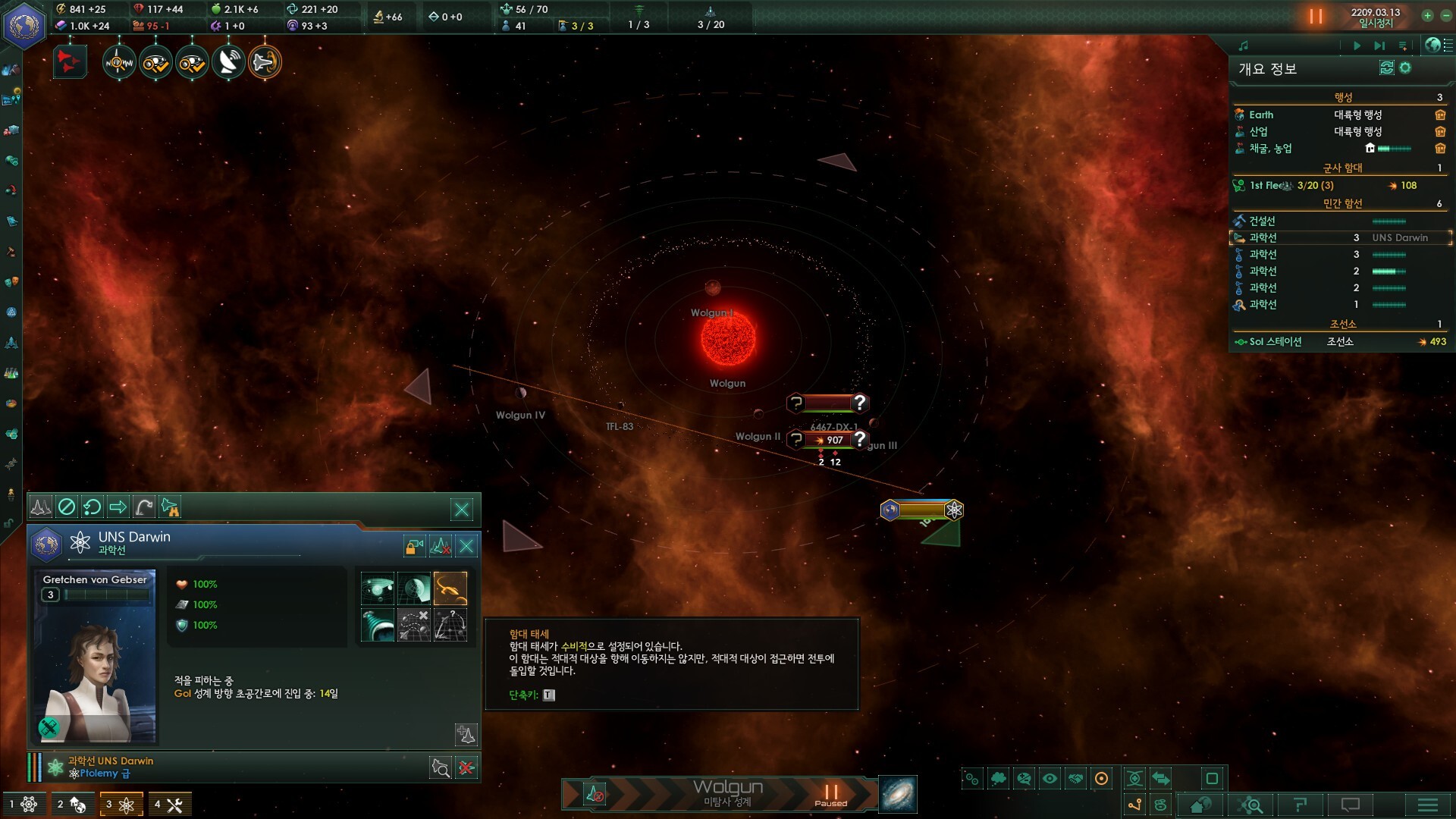The height and width of the screenshot is (819, 1456).
Task: Select Earth in the outliner
Action: point(1262,115)
